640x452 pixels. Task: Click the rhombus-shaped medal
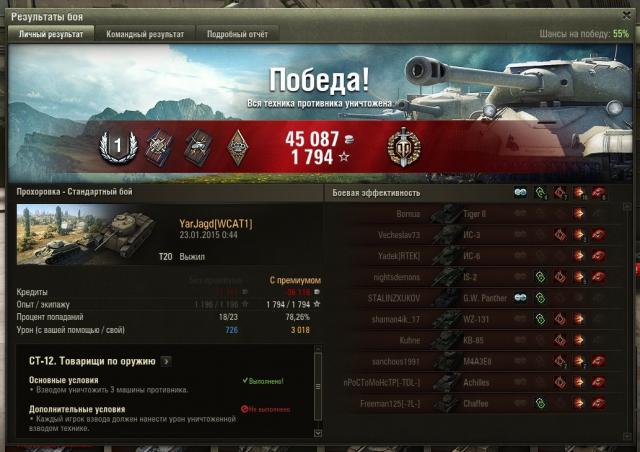coord(238,147)
